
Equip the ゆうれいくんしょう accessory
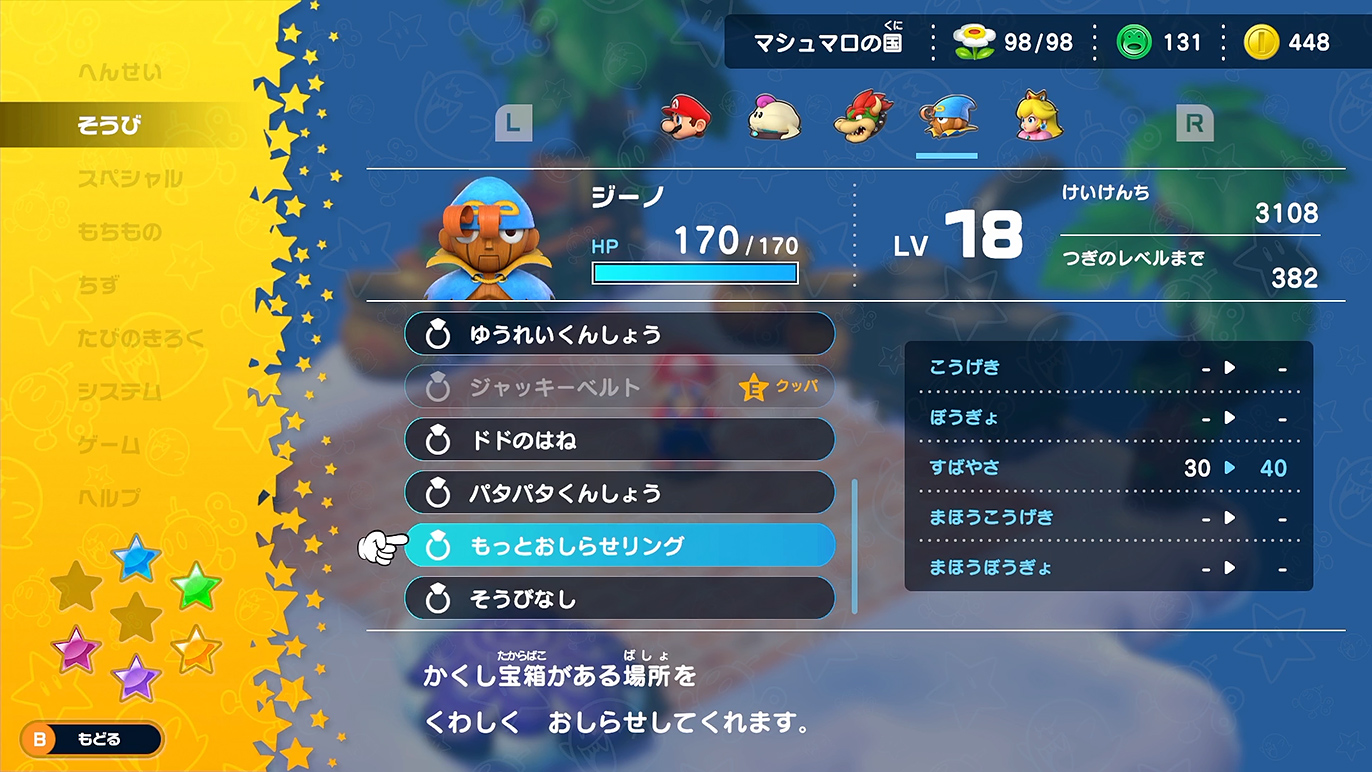[x=620, y=334]
